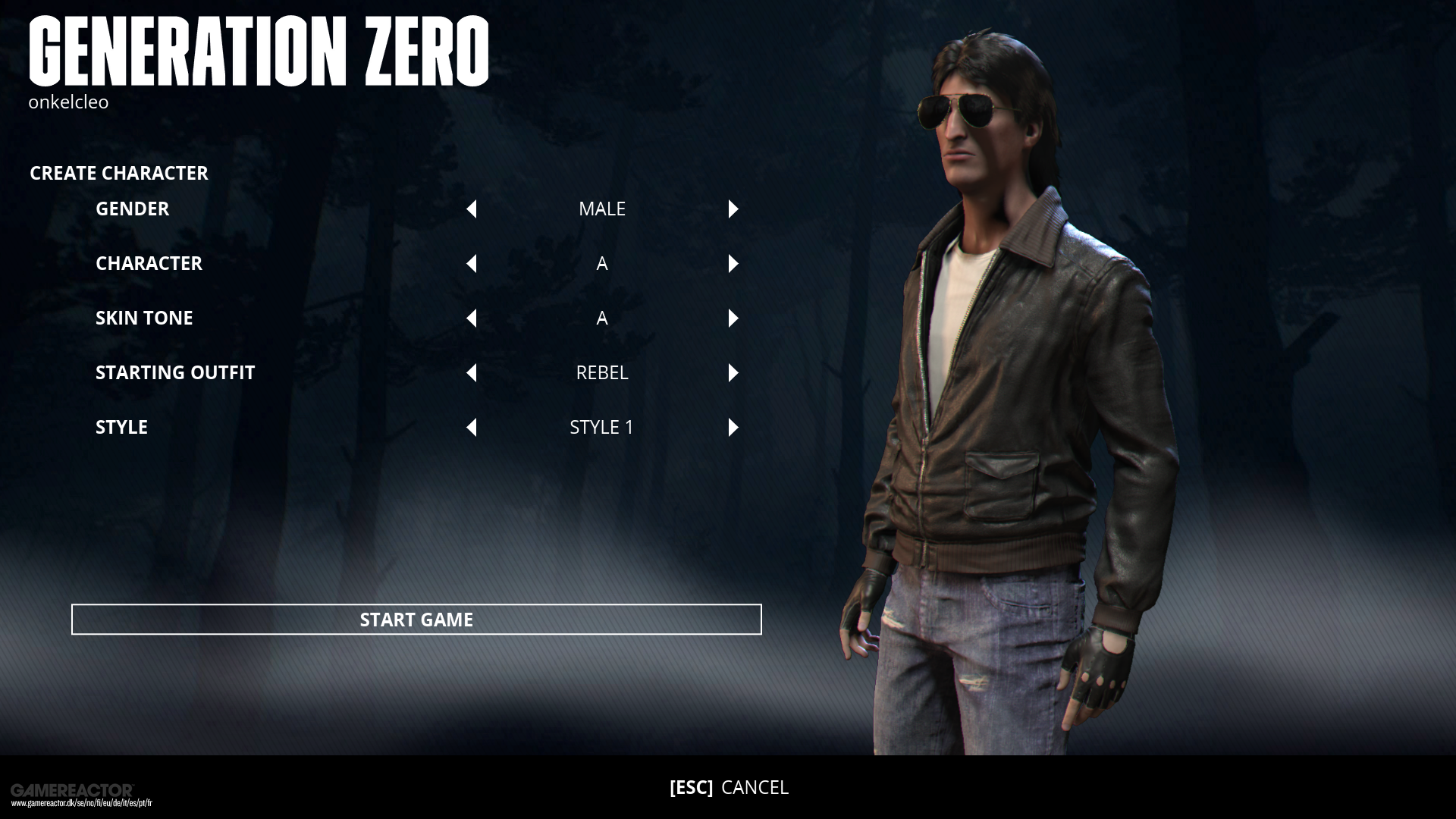Select the GENDER row label
This screenshot has width=1456, height=819.
pyautogui.click(x=133, y=209)
